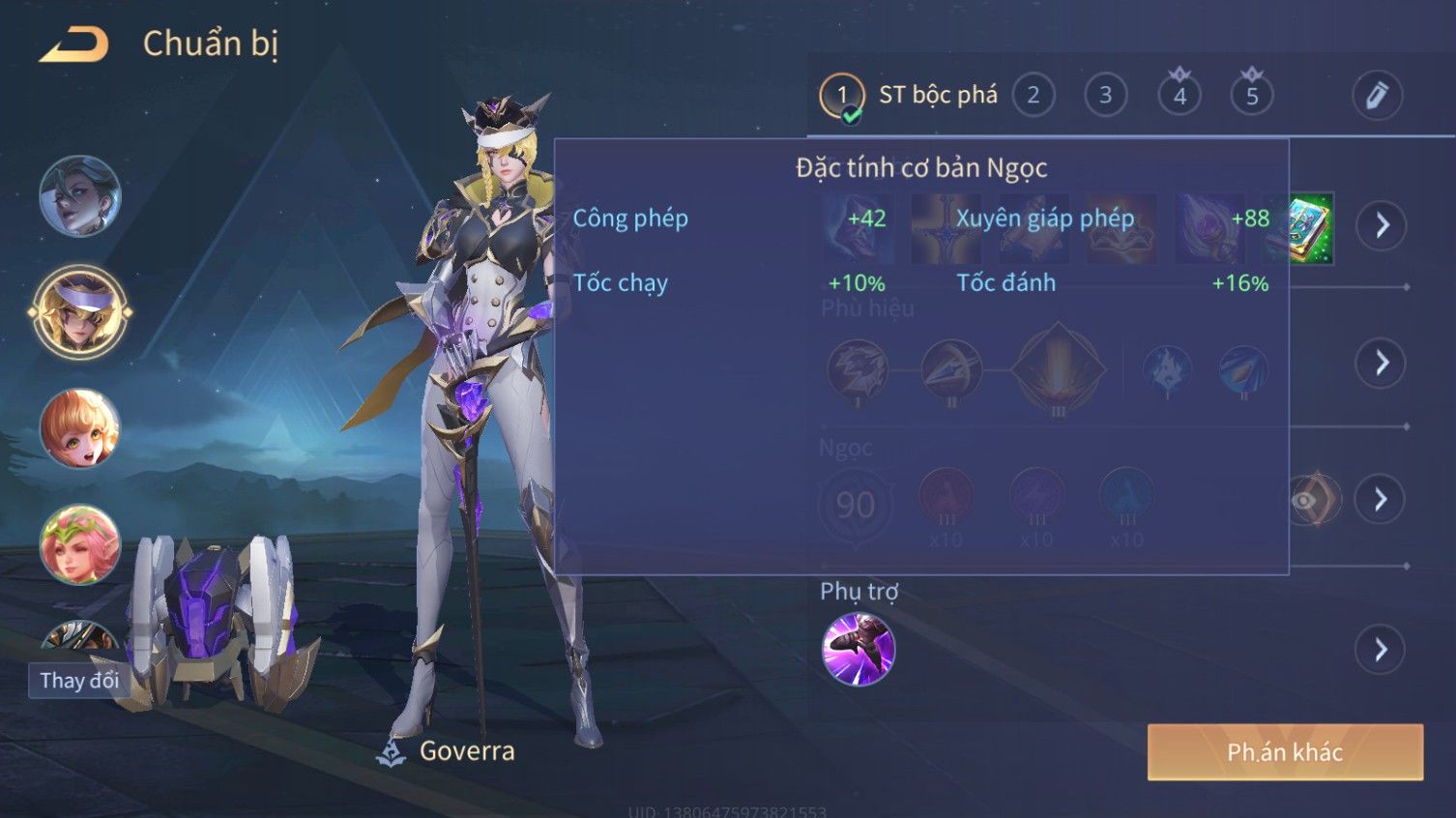Click the Phương án khác button

tap(1284, 752)
